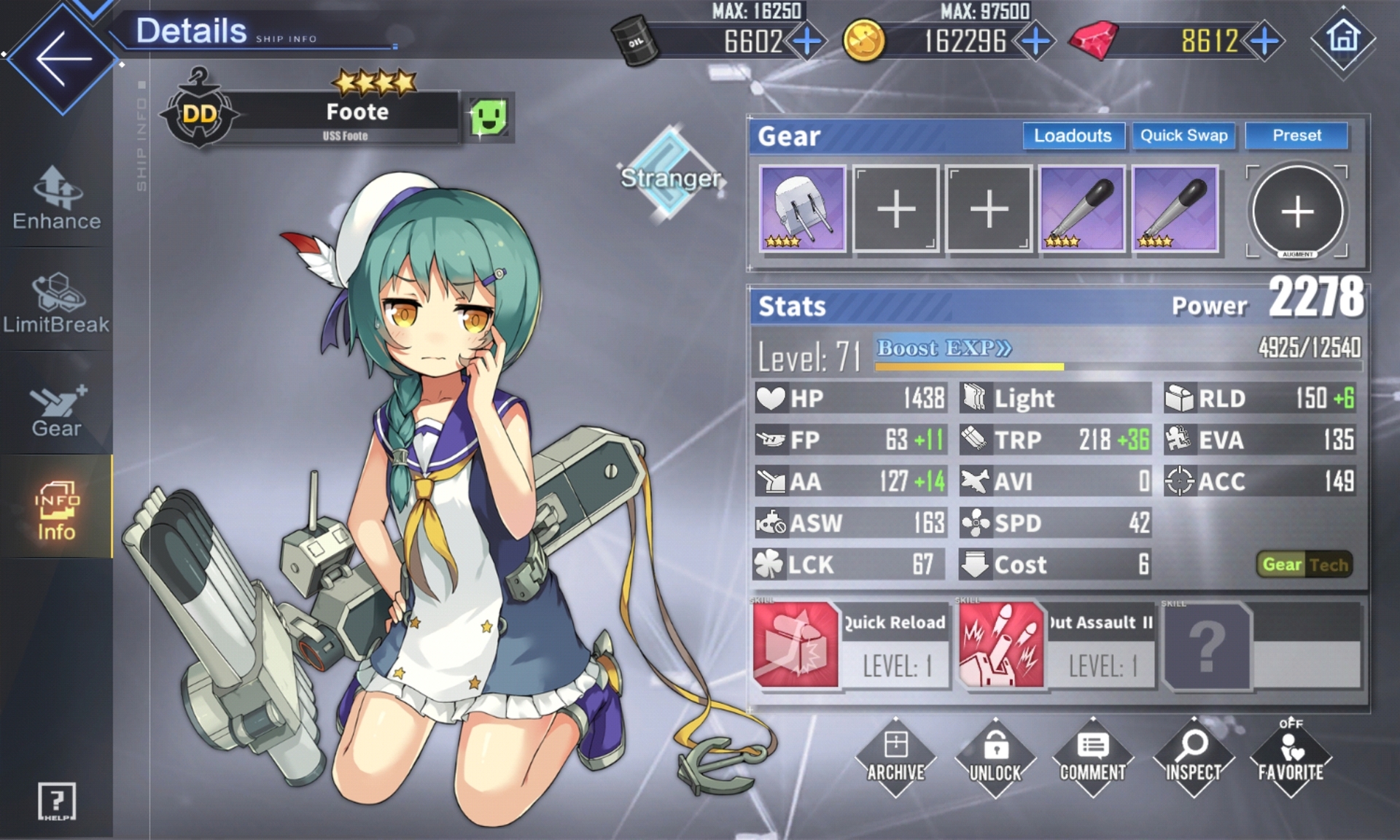View the Quick Reload skill
The image size is (1400, 840).
[850, 645]
